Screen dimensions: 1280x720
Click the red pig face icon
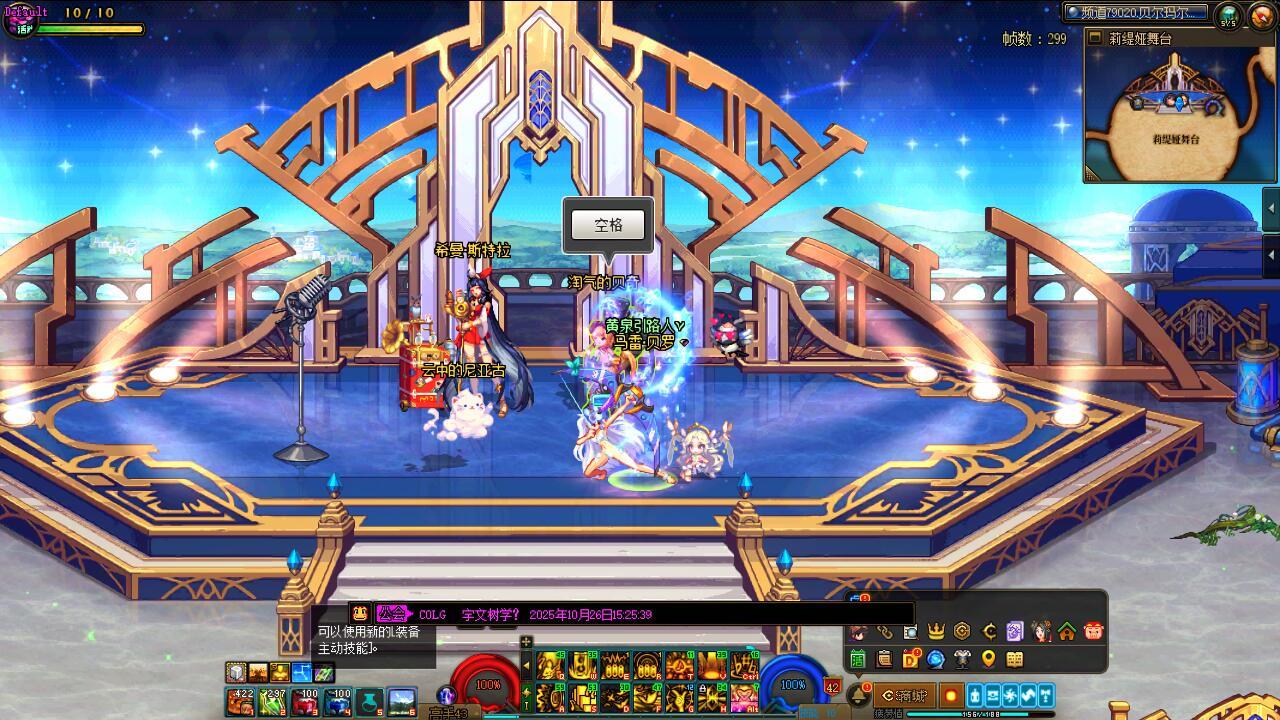coord(1093,631)
